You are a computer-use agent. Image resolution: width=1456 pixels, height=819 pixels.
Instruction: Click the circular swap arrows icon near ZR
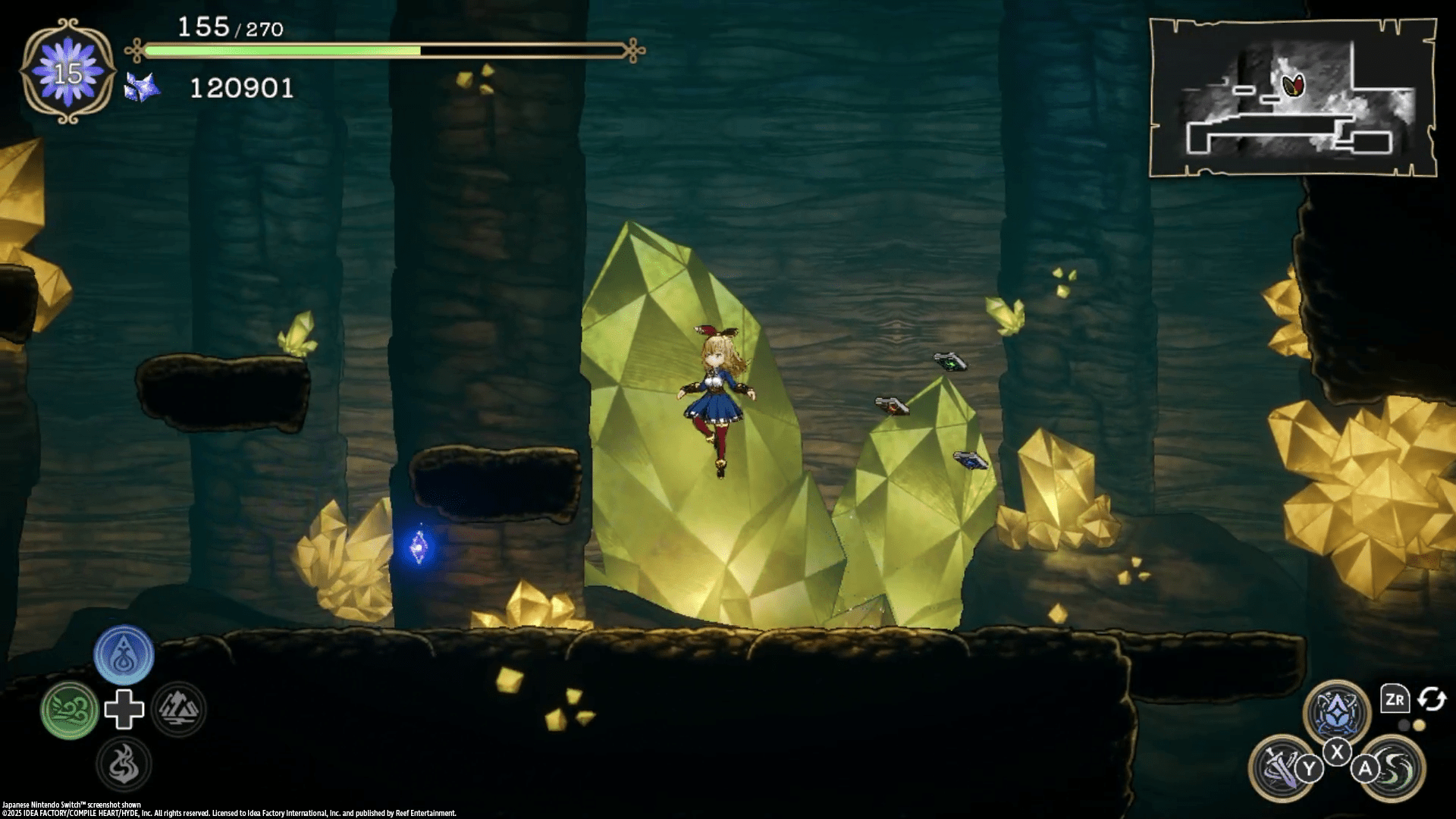click(x=1432, y=699)
